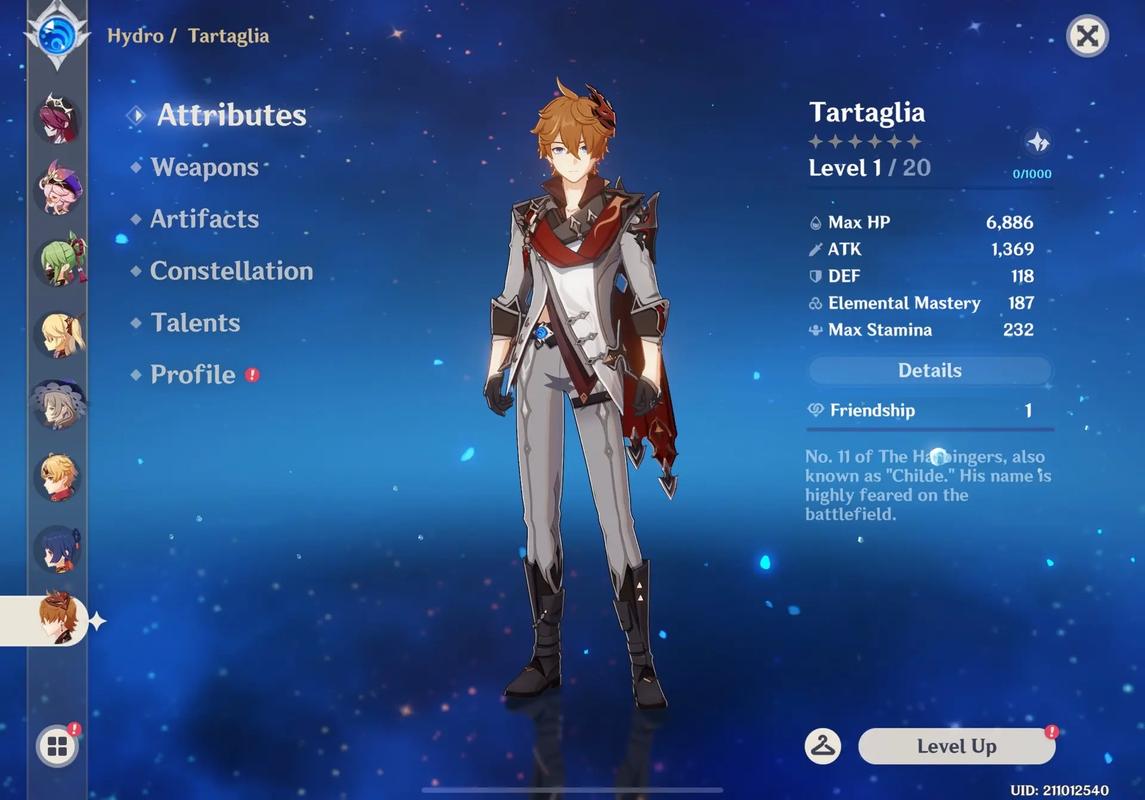Show the Constellation section

coord(231,271)
